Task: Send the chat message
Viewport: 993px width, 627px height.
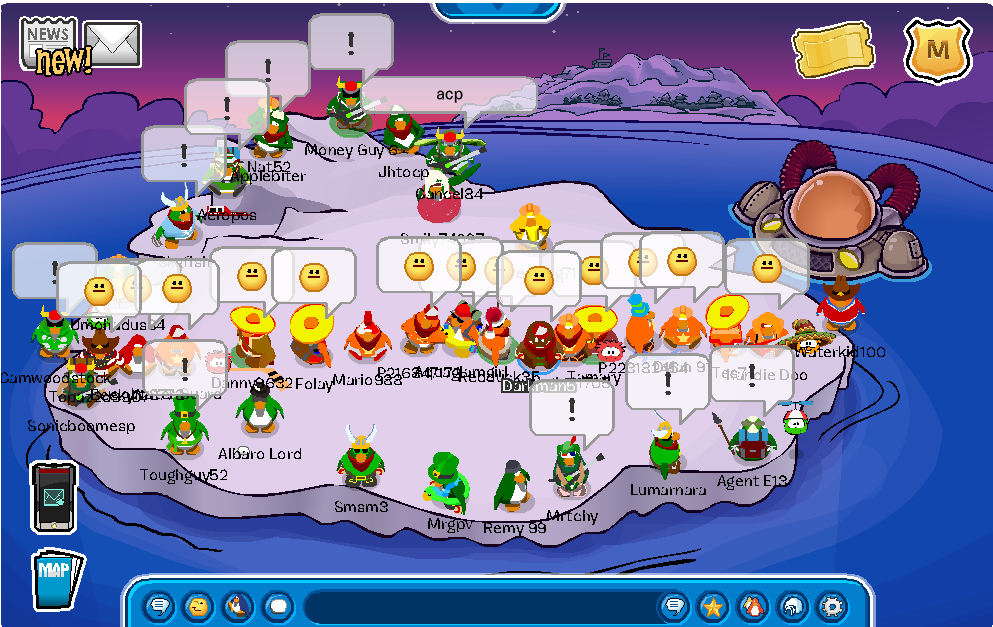Action: point(674,605)
